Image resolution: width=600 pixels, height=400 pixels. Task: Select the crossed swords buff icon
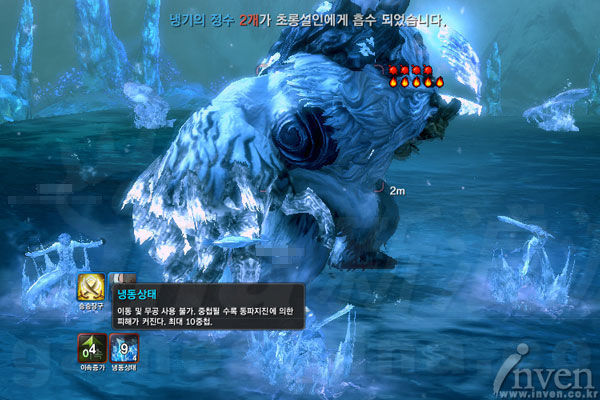tap(91, 288)
